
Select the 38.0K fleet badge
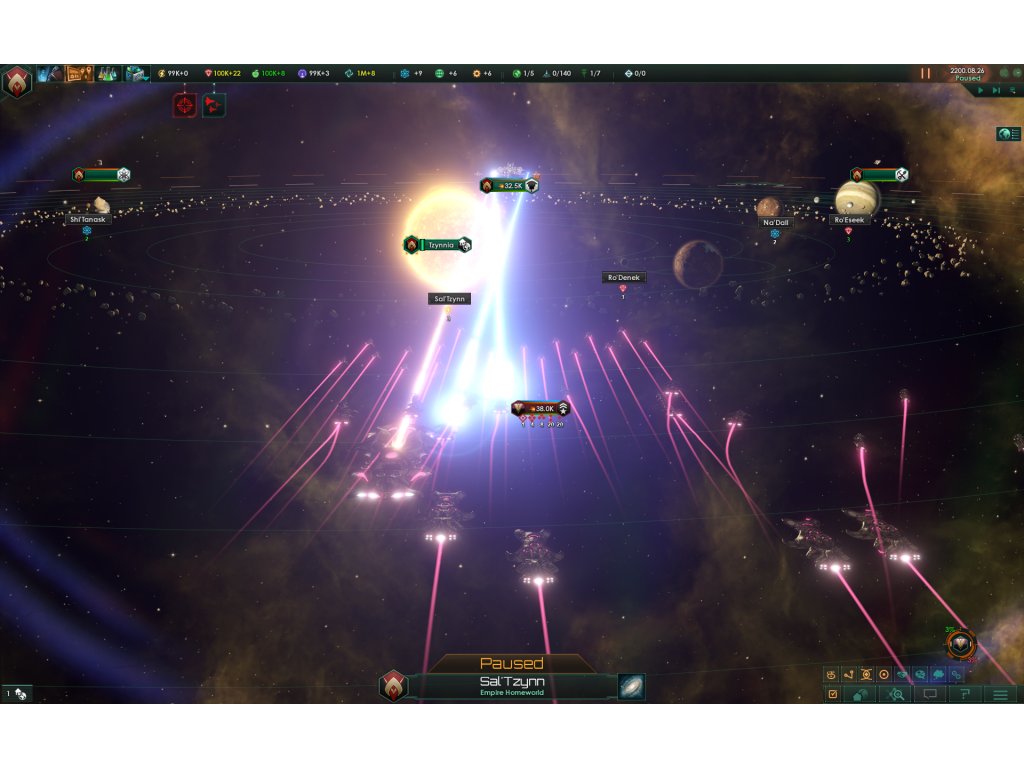(x=540, y=408)
